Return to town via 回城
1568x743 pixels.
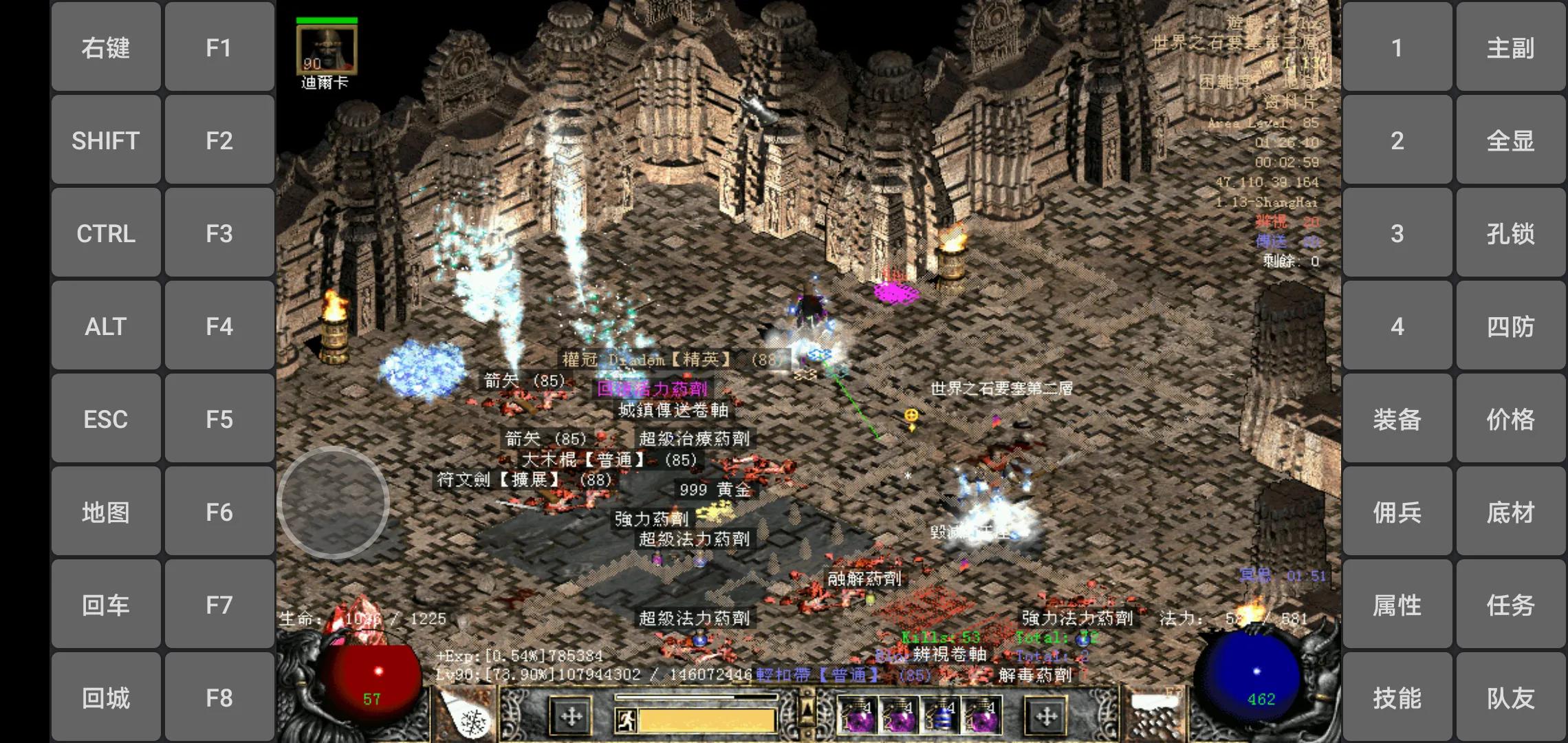106,698
